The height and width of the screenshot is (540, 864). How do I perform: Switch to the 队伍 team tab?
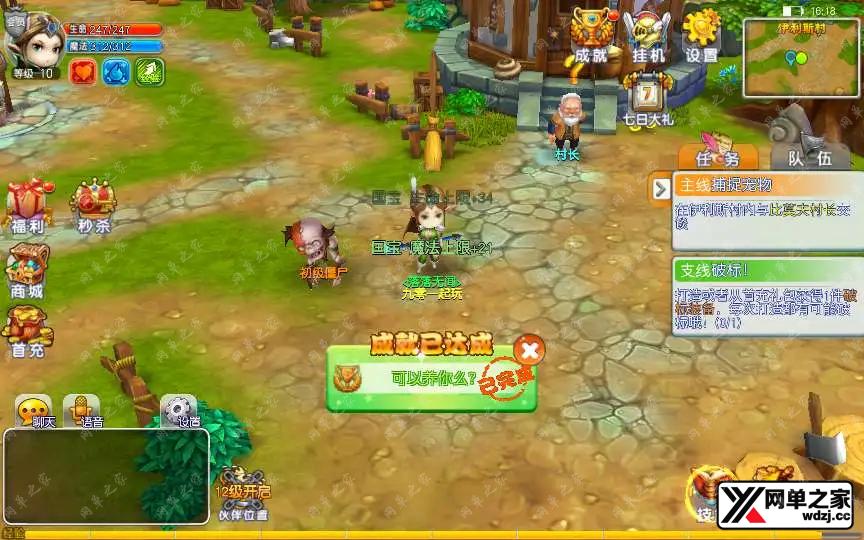coord(809,157)
